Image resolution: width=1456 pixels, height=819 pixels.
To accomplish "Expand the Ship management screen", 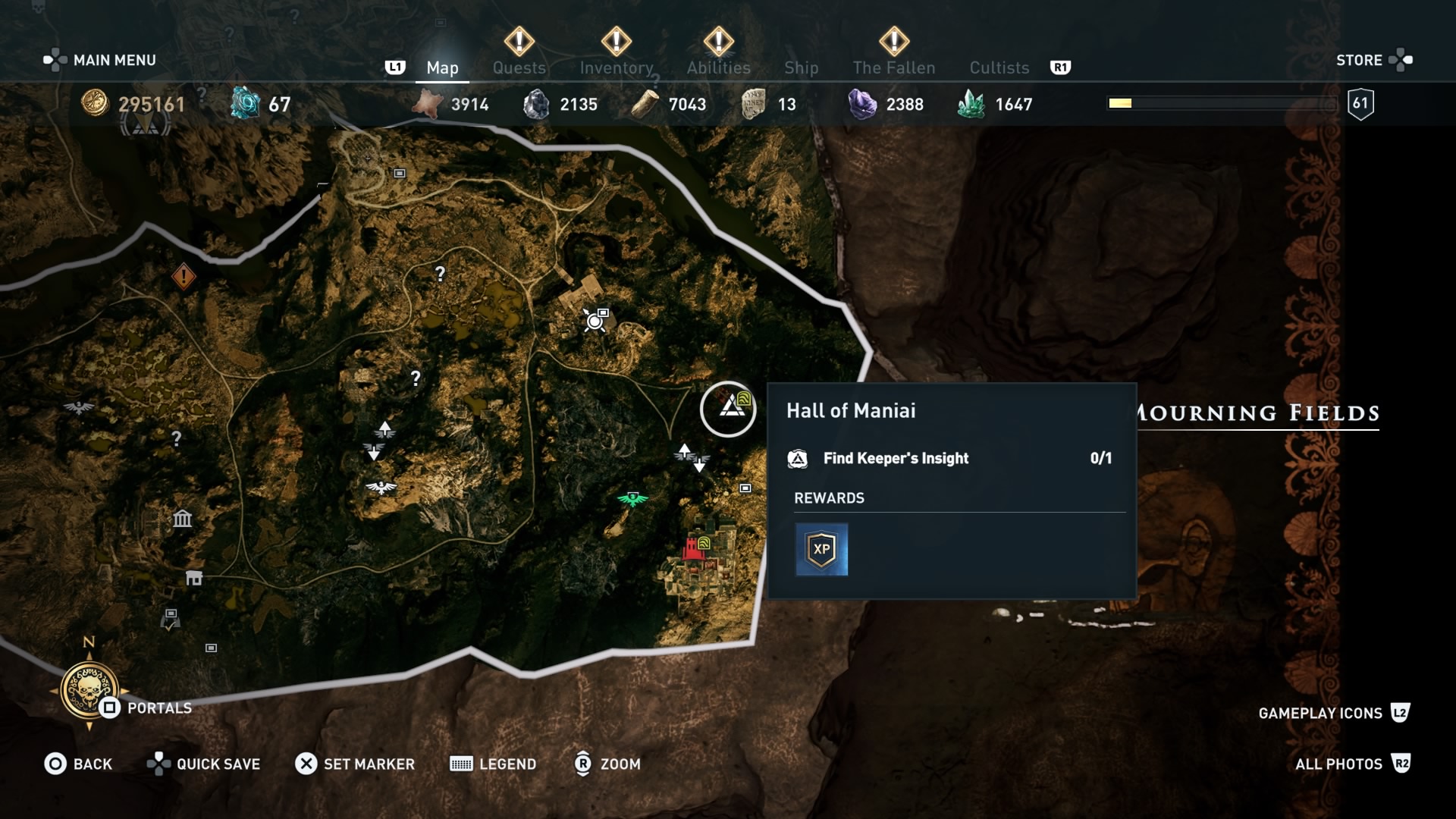I will click(x=801, y=67).
